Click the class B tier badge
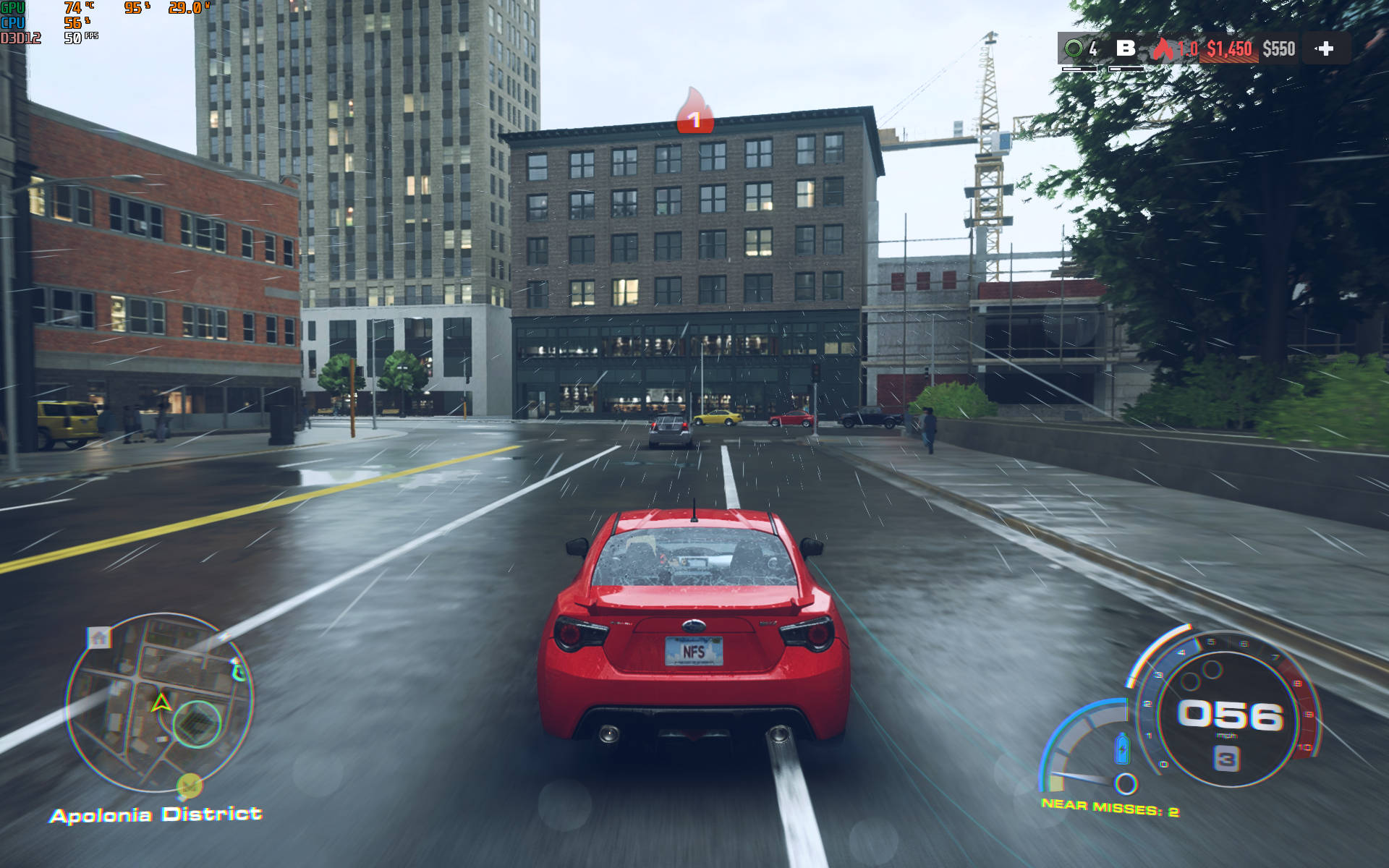The image size is (1389, 868). tap(1126, 48)
